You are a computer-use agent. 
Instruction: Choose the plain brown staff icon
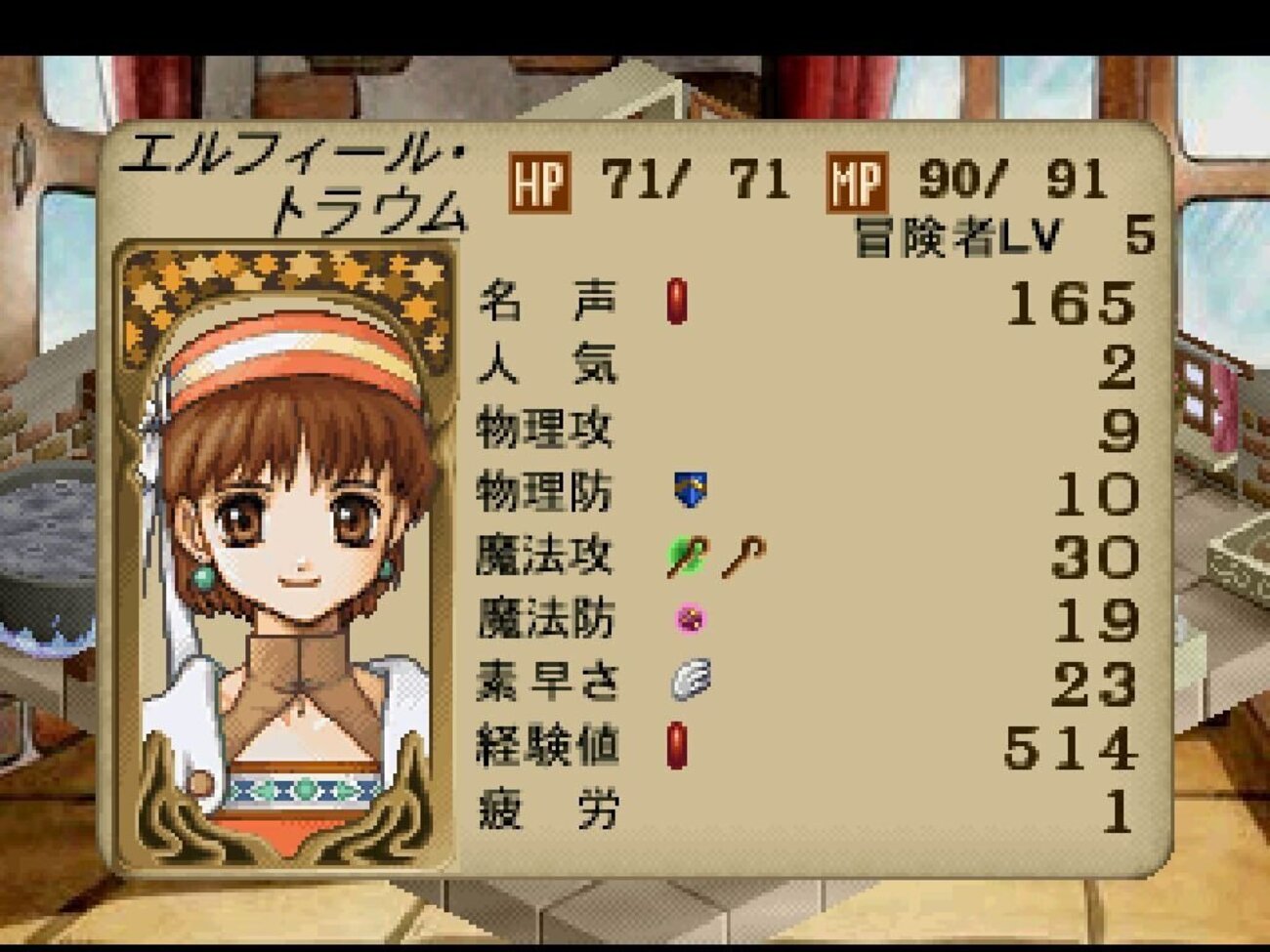pos(743,557)
